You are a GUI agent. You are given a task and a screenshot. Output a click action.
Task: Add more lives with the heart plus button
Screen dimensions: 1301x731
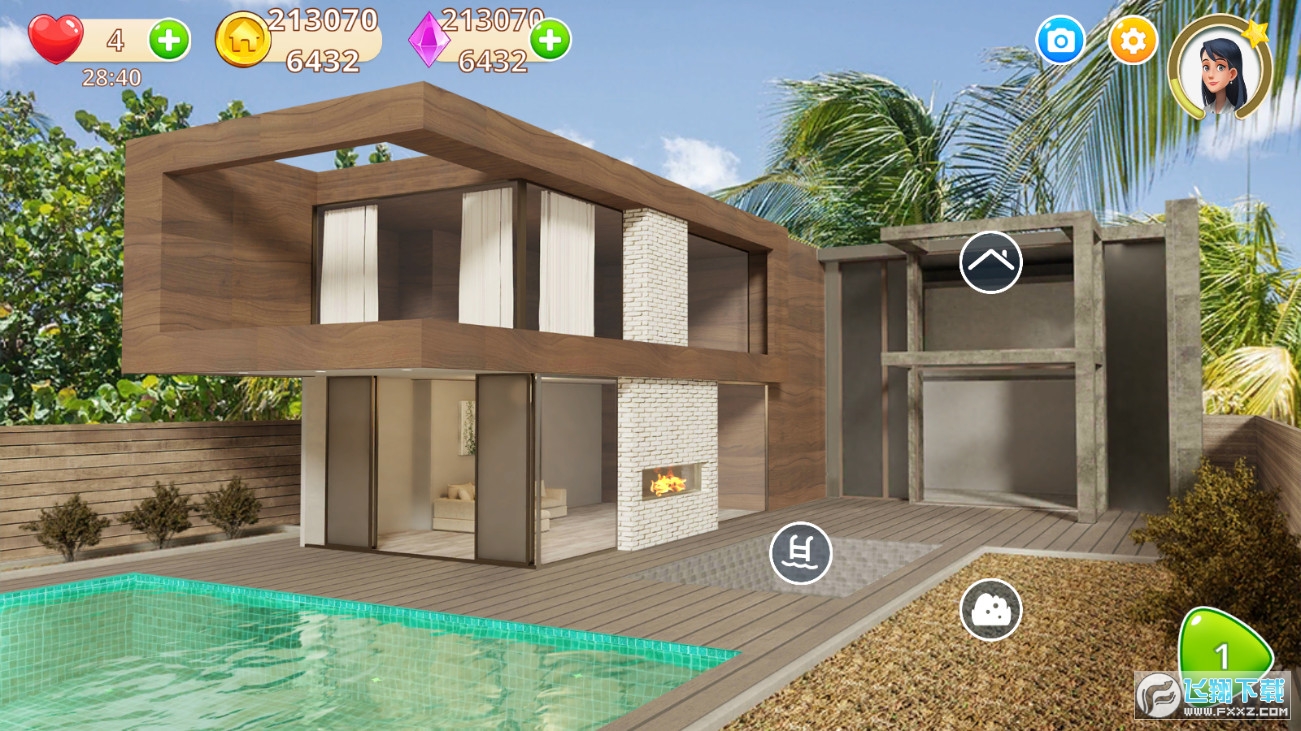(x=169, y=40)
